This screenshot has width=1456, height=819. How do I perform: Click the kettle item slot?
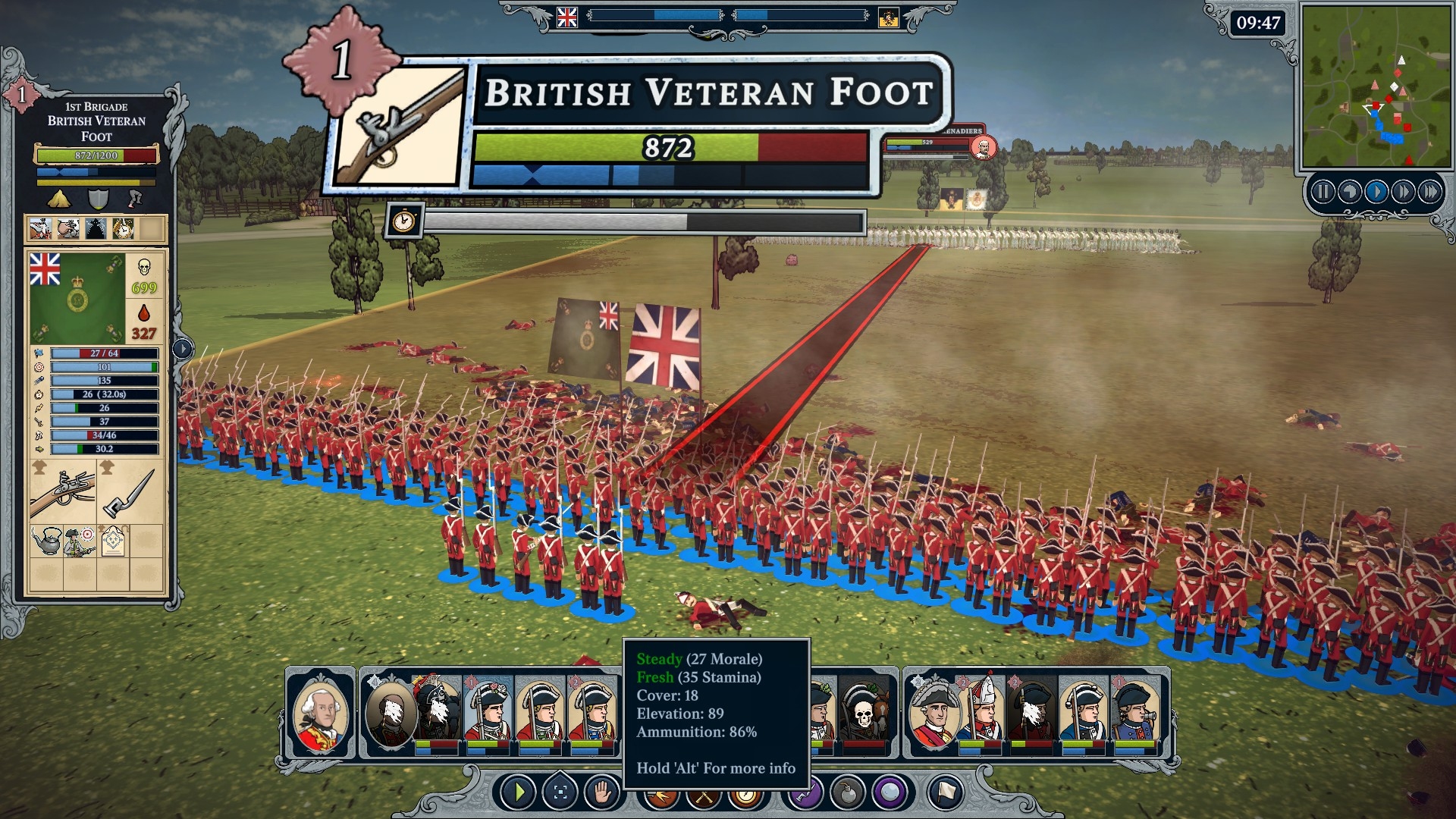pos(46,541)
